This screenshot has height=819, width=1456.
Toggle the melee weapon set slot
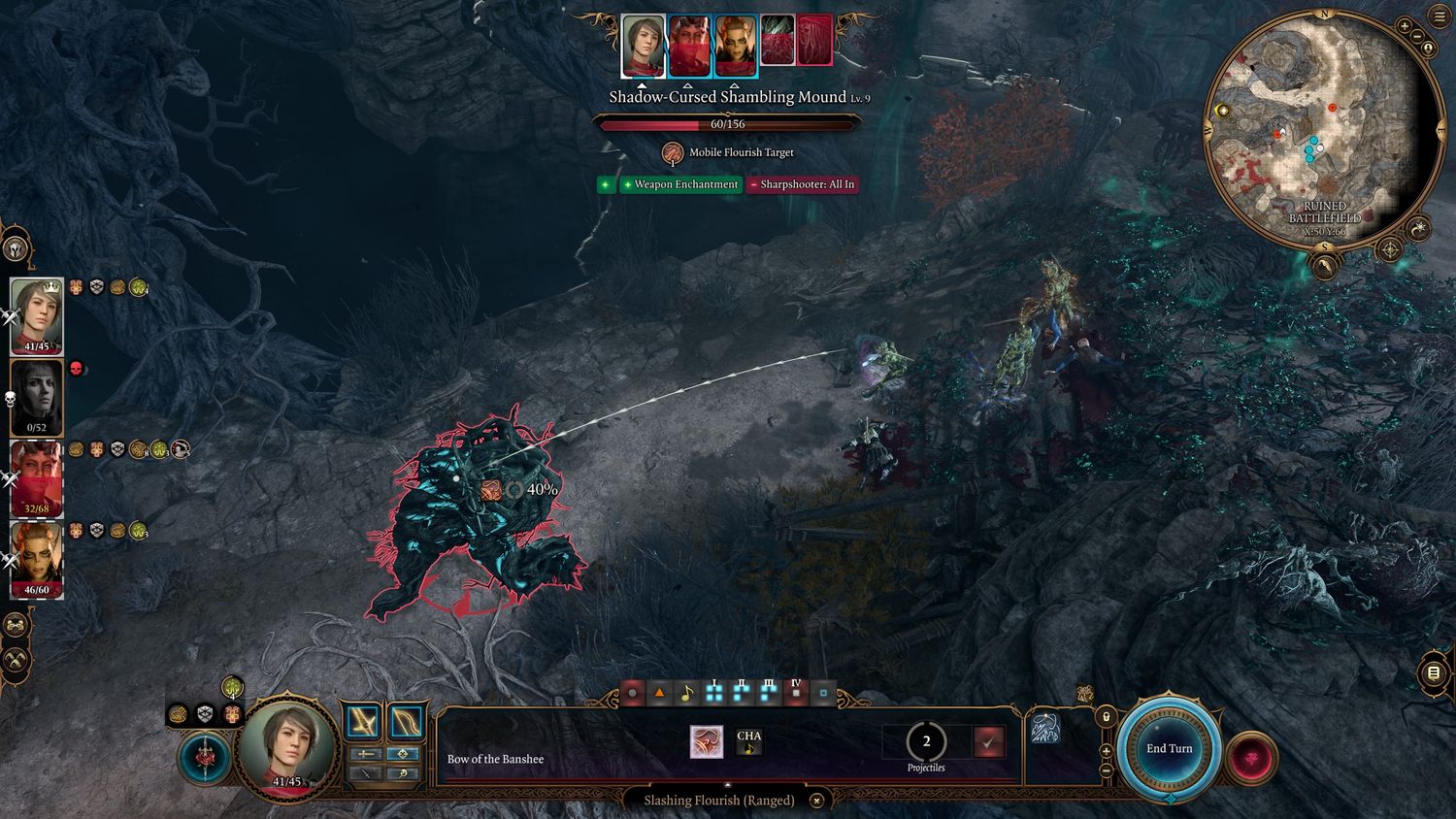tap(364, 722)
